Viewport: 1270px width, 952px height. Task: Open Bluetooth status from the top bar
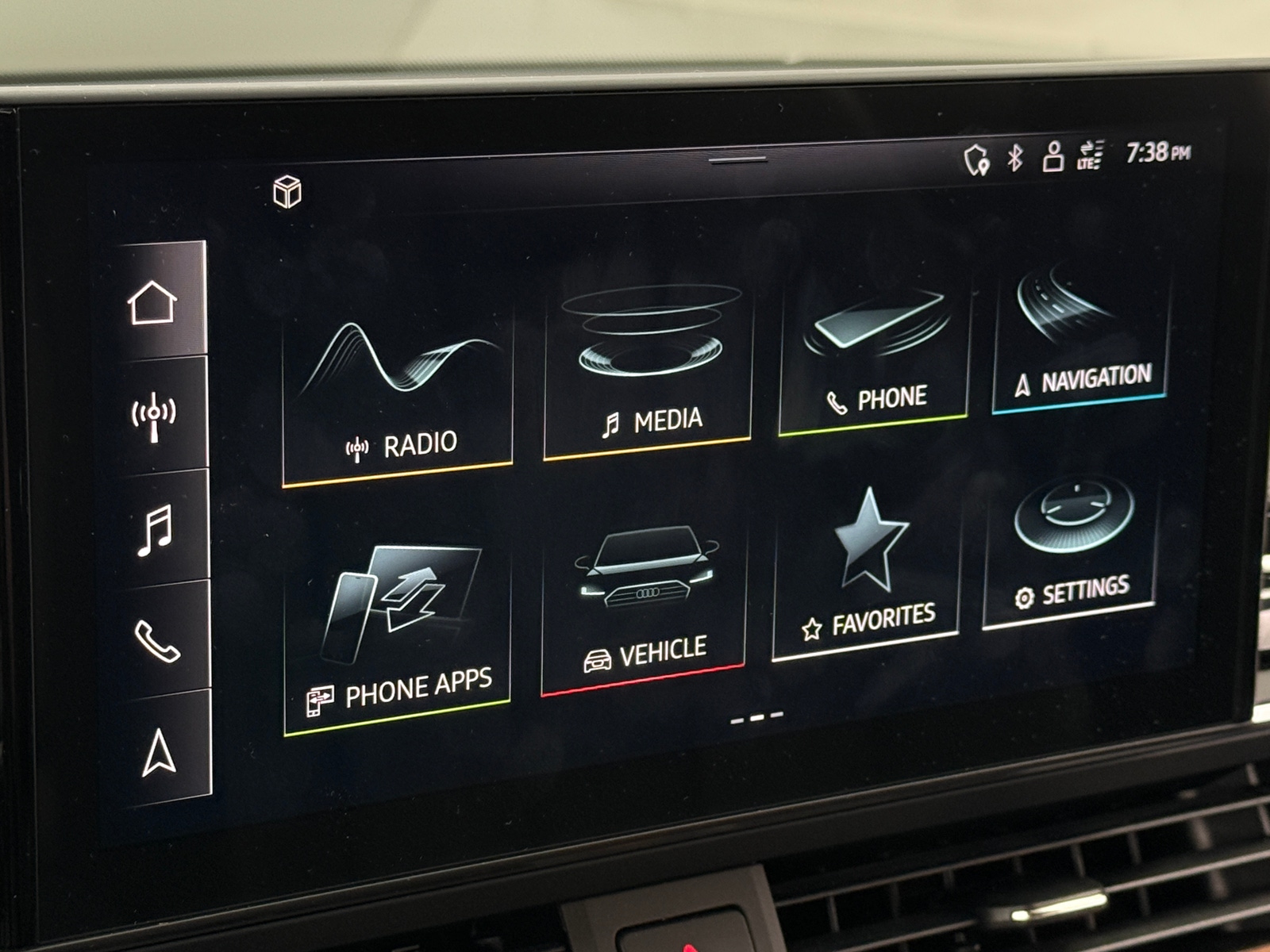click(1016, 157)
